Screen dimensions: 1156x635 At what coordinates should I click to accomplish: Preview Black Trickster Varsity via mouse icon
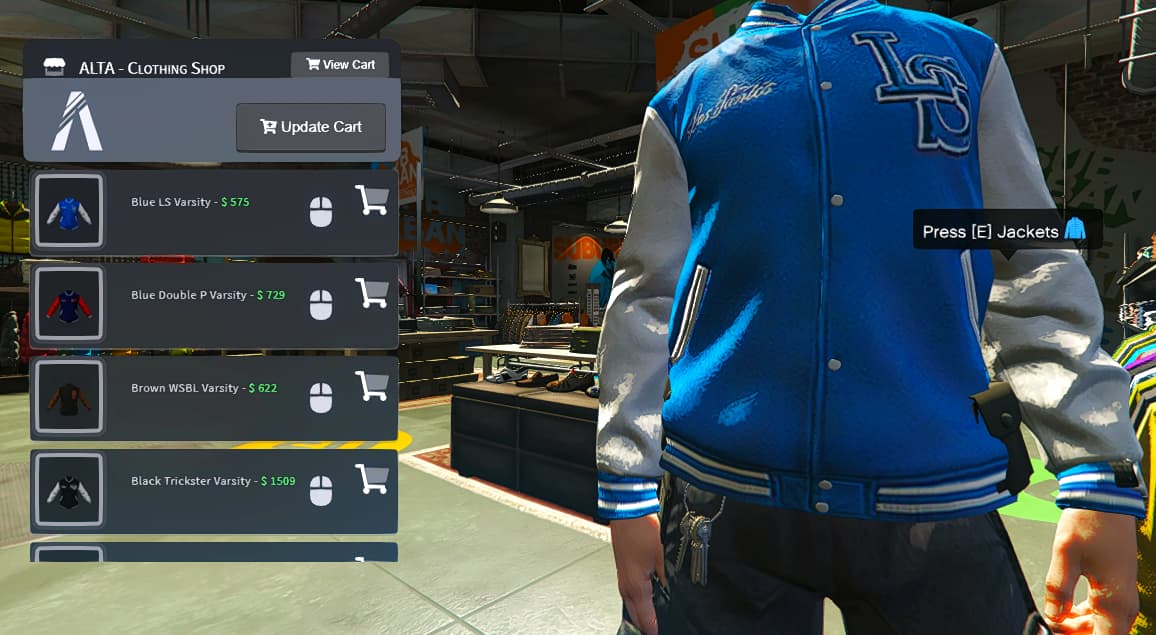tap(320, 491)
